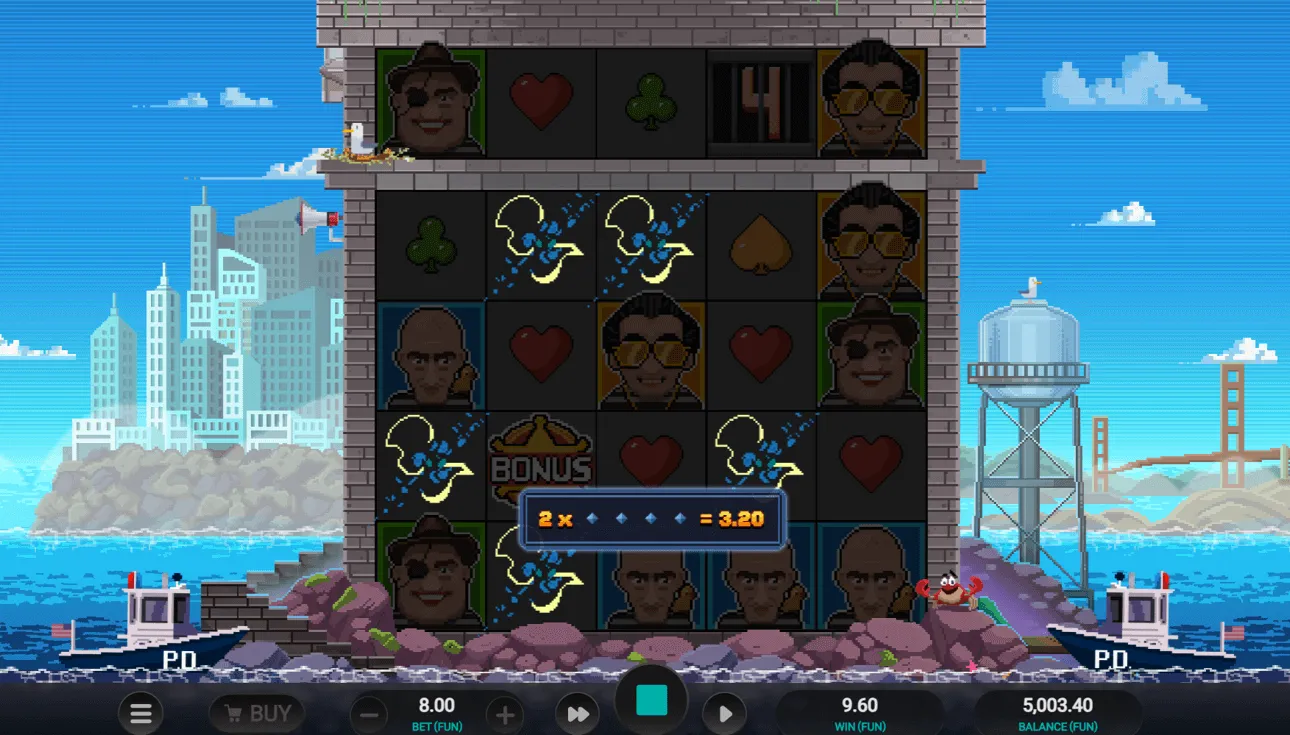
Task: Click the BET (FUN) amount display
Action: click(437, 712)
